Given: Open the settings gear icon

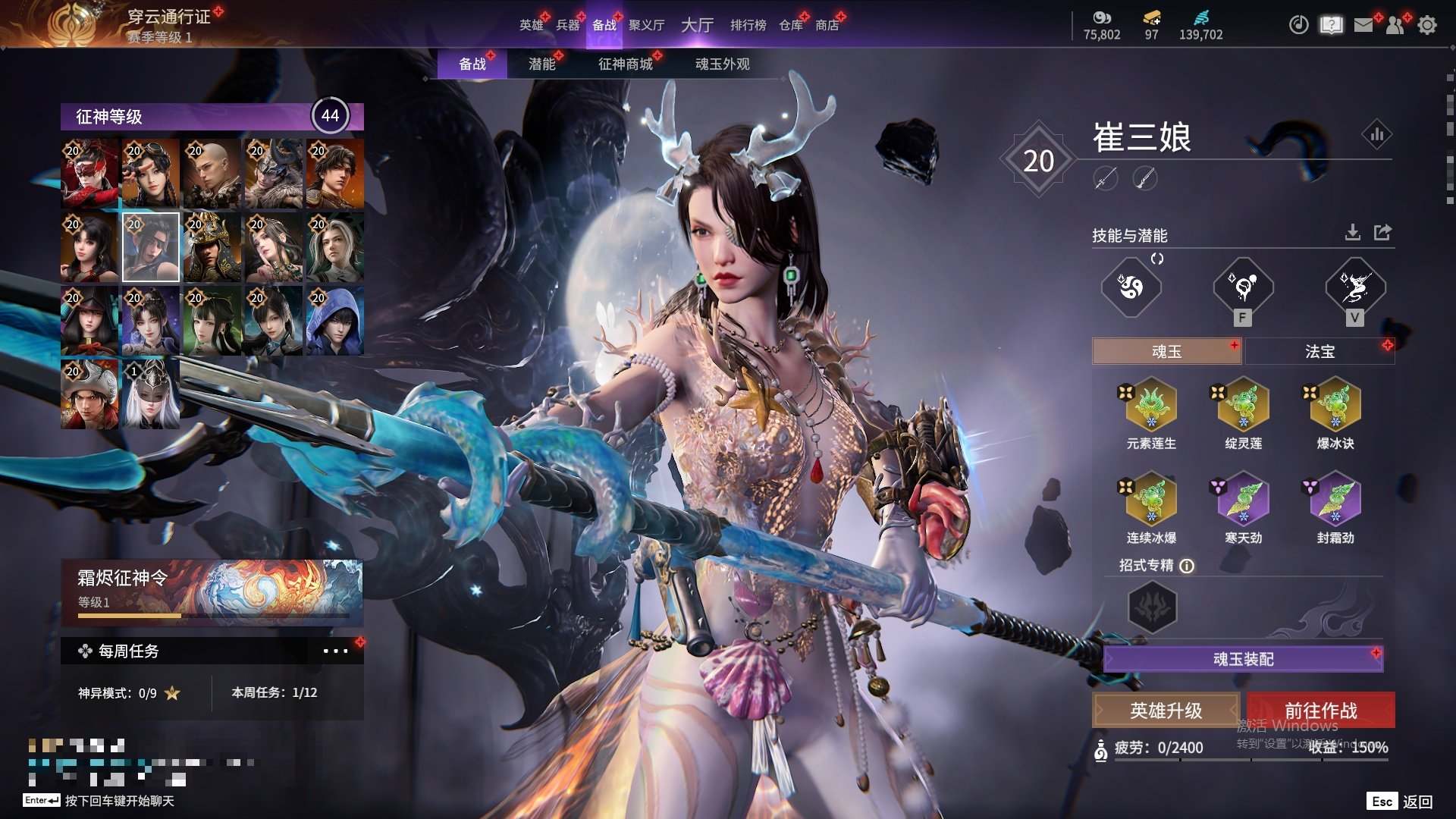Looking at the screenshot, I should [x=1427, y=25].
